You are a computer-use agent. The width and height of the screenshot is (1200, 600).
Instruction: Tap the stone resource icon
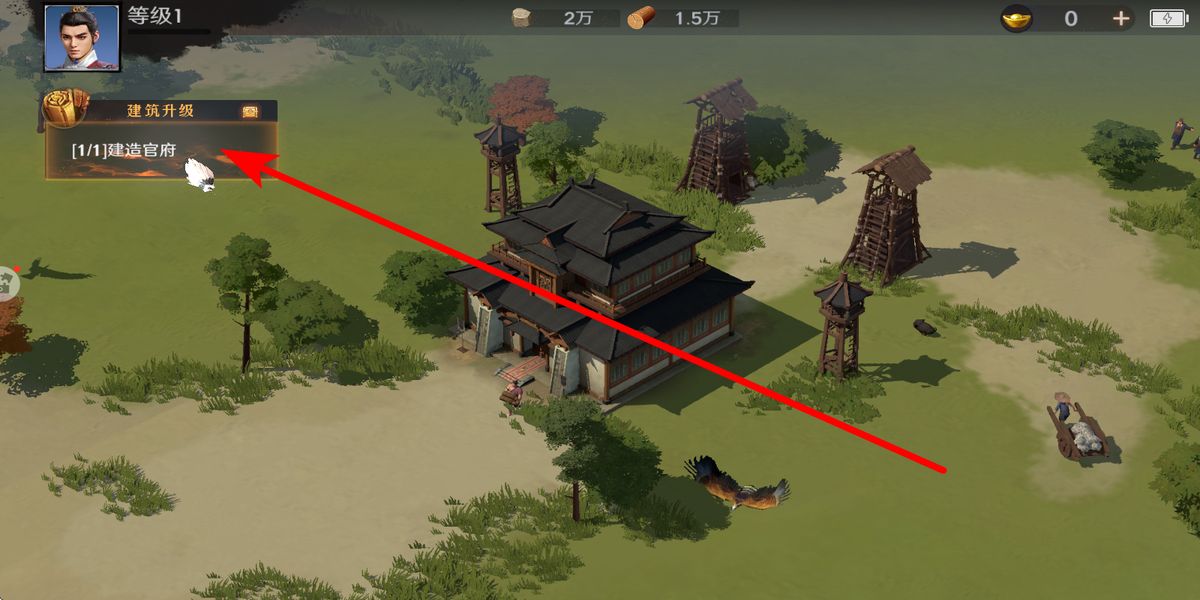click(521, 18)
